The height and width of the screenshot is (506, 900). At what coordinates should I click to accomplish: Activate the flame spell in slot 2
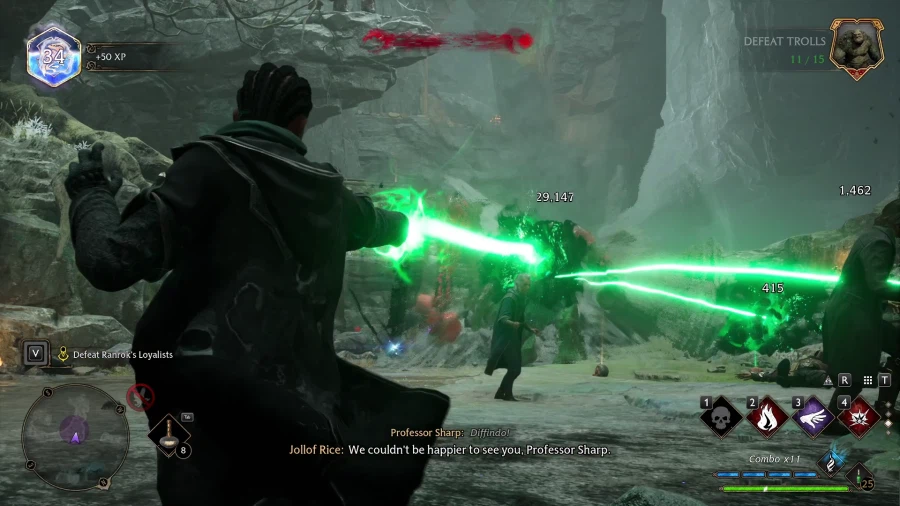coord(769,418)
